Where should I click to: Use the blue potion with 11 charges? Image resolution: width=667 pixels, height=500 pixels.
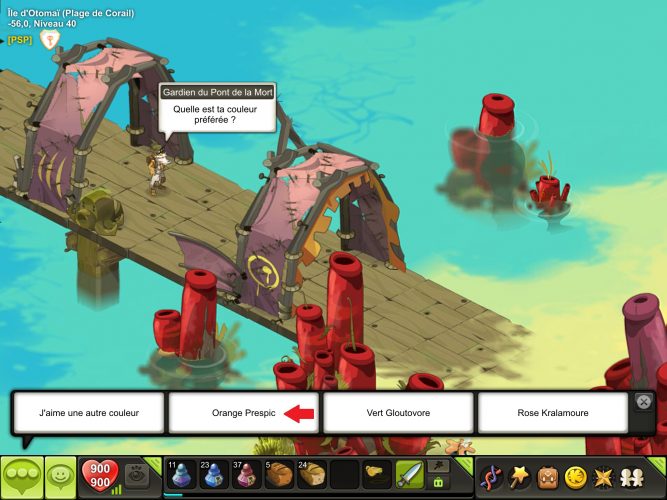point(180,475)
